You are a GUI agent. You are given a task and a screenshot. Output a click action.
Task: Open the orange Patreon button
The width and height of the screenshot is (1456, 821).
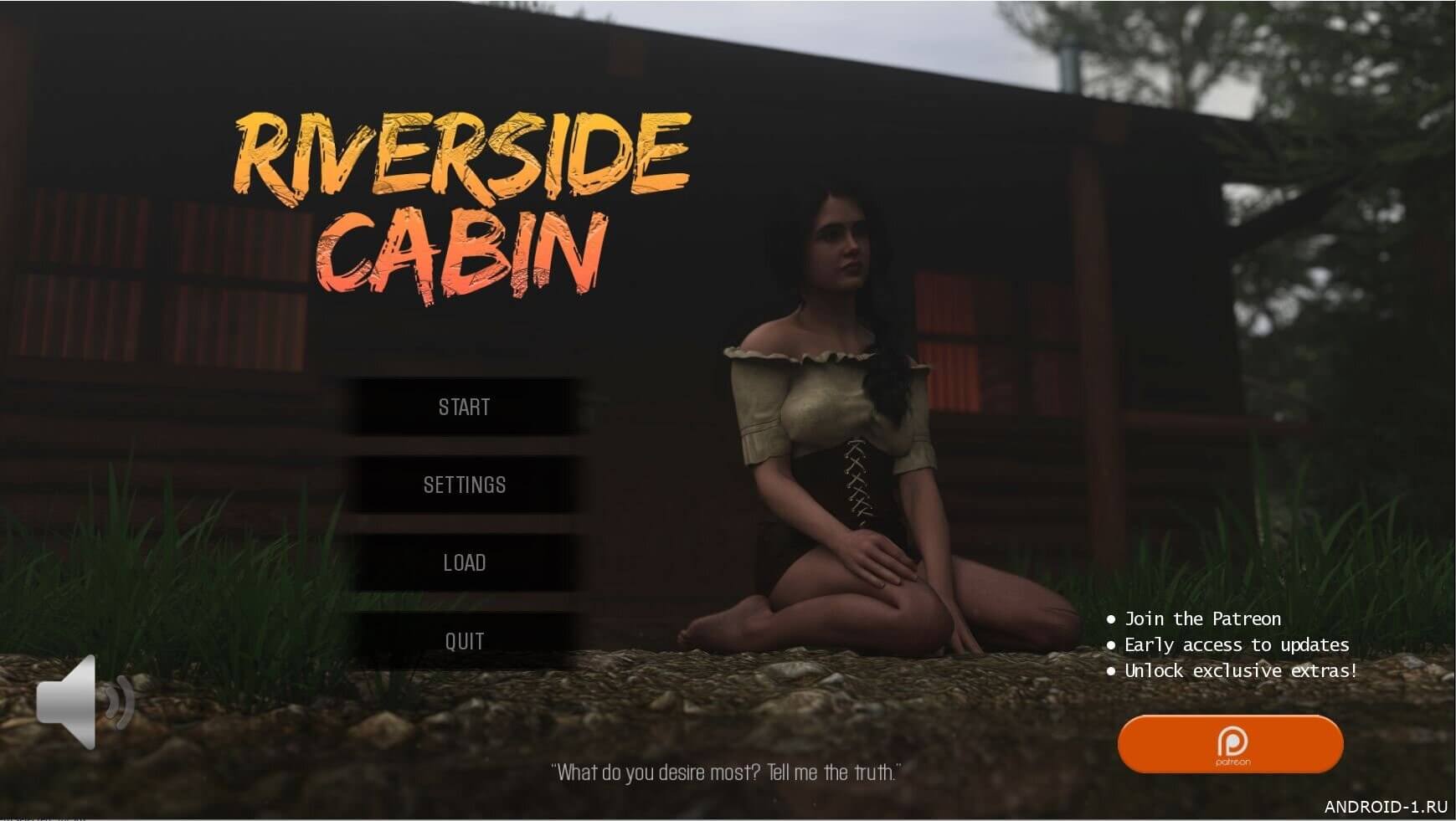click(1230, 743)
